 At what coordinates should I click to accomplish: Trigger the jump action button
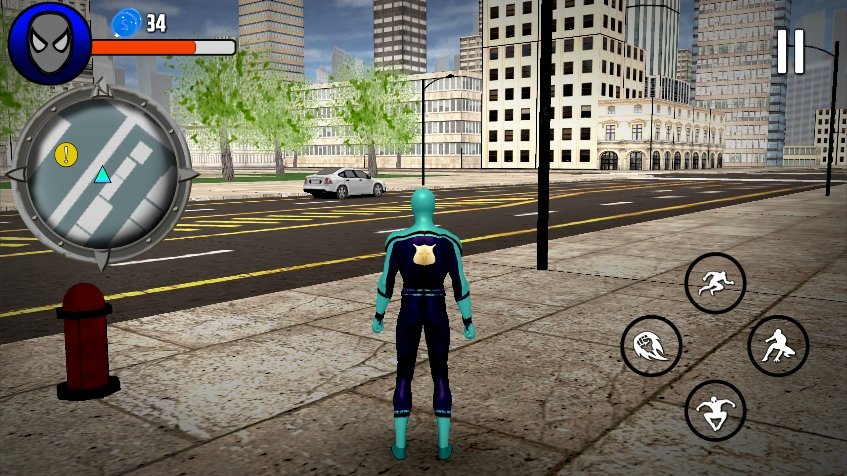[715, 410]
